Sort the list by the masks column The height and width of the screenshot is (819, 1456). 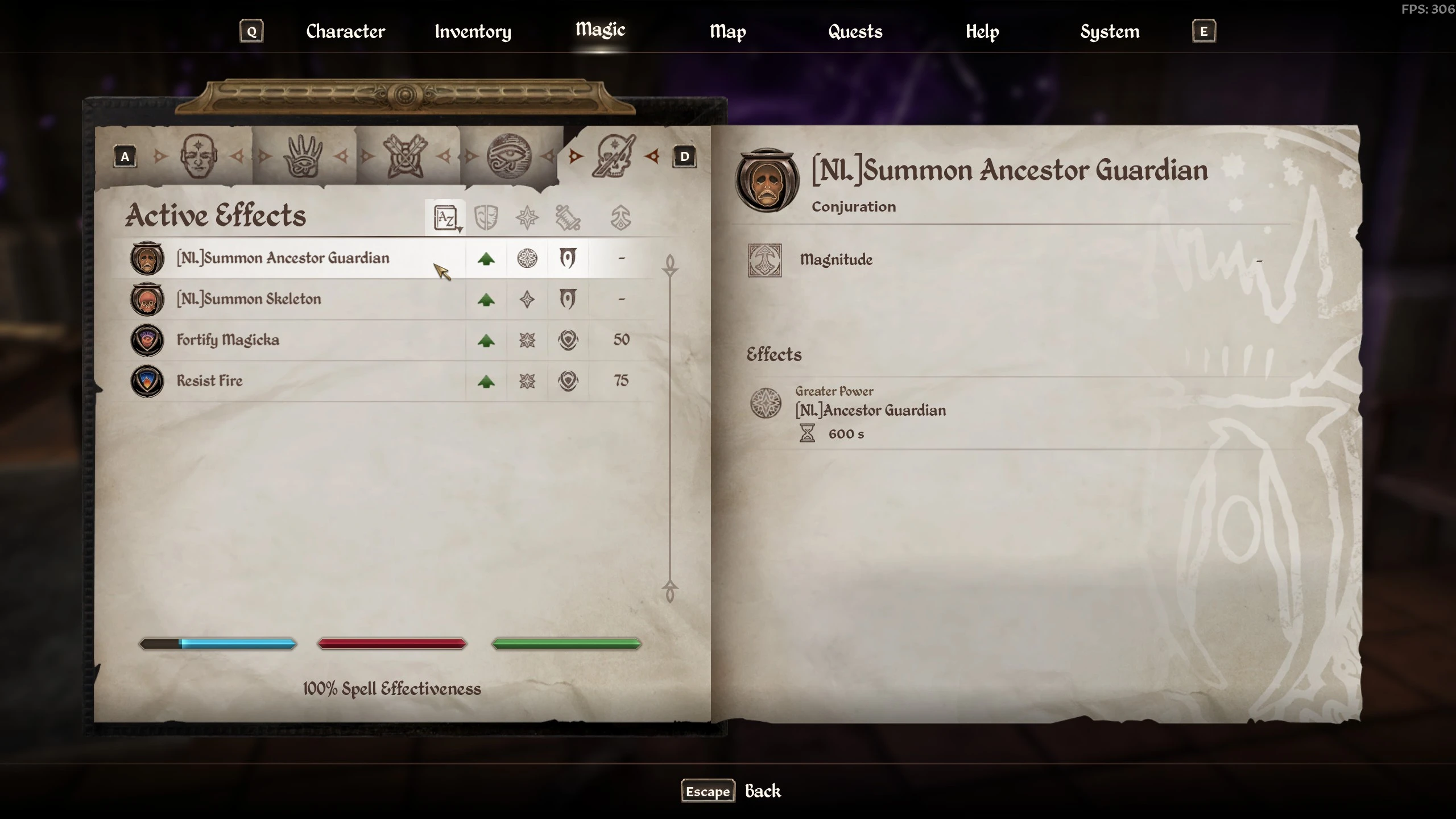(x=486, y=218)
